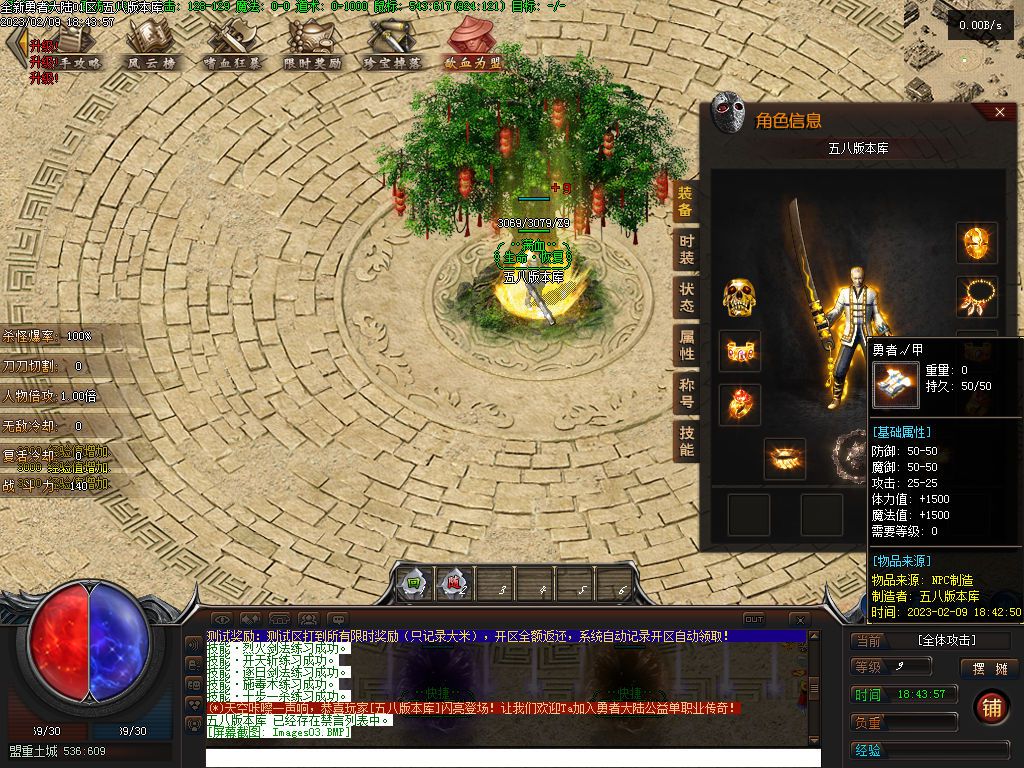Screen dimensions: 1024x768
Task: Open the 歃血为盟 alliance menu
Action: click(x=473, y=45)
